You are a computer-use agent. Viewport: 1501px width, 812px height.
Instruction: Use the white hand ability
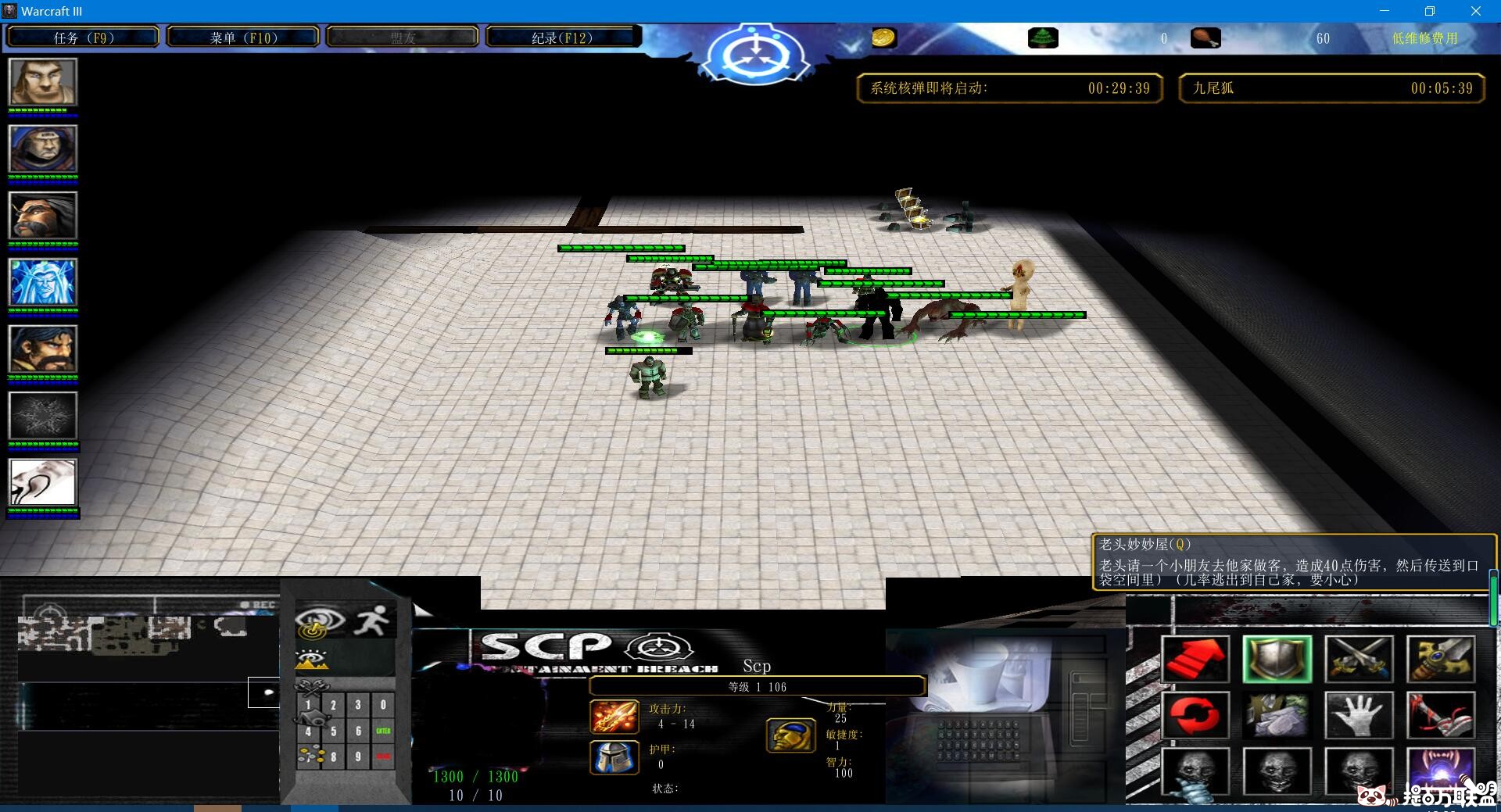point(1359,715)
